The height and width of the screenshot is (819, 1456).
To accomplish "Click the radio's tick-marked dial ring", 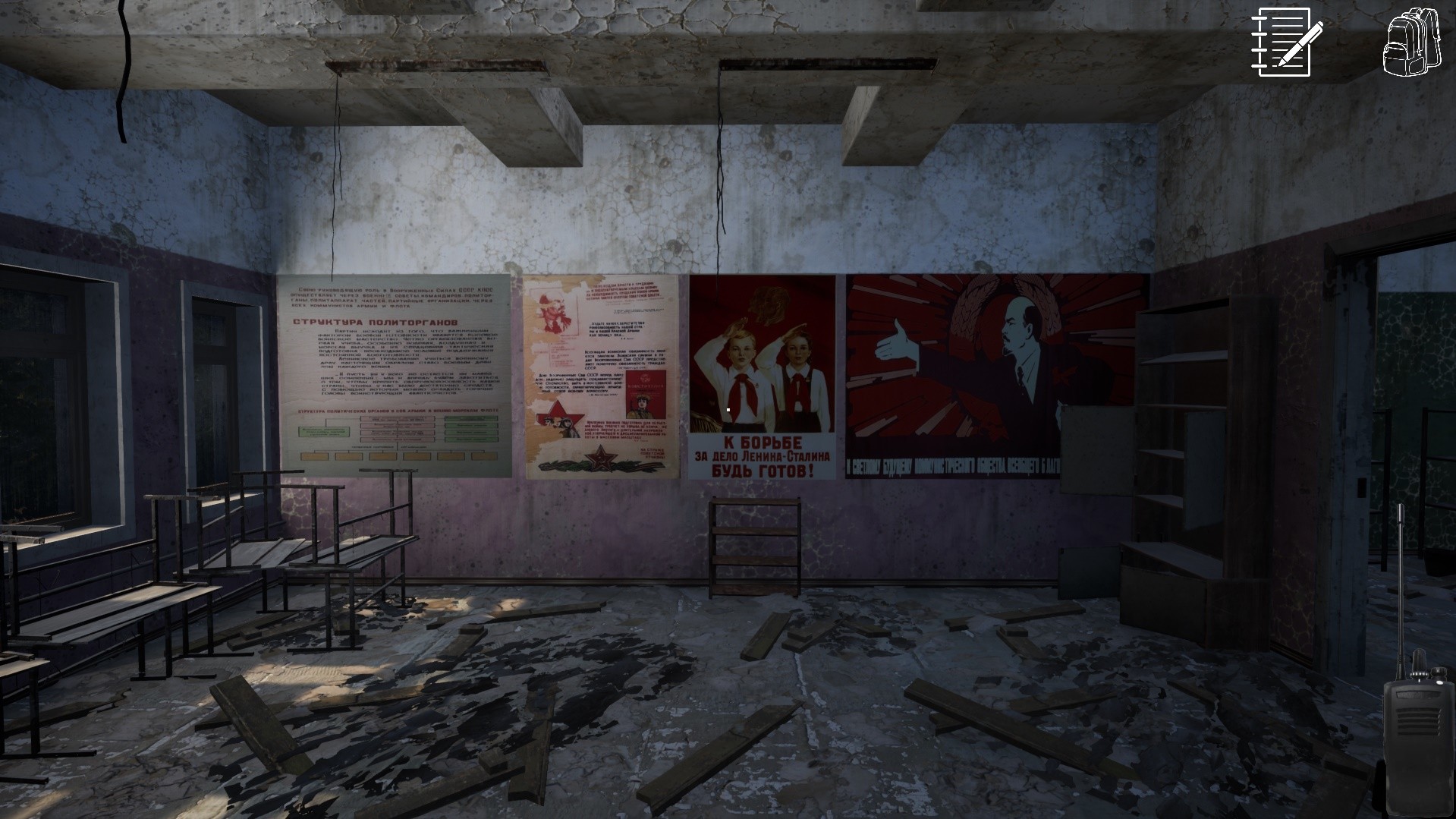I will click(x=1420, y=674).
